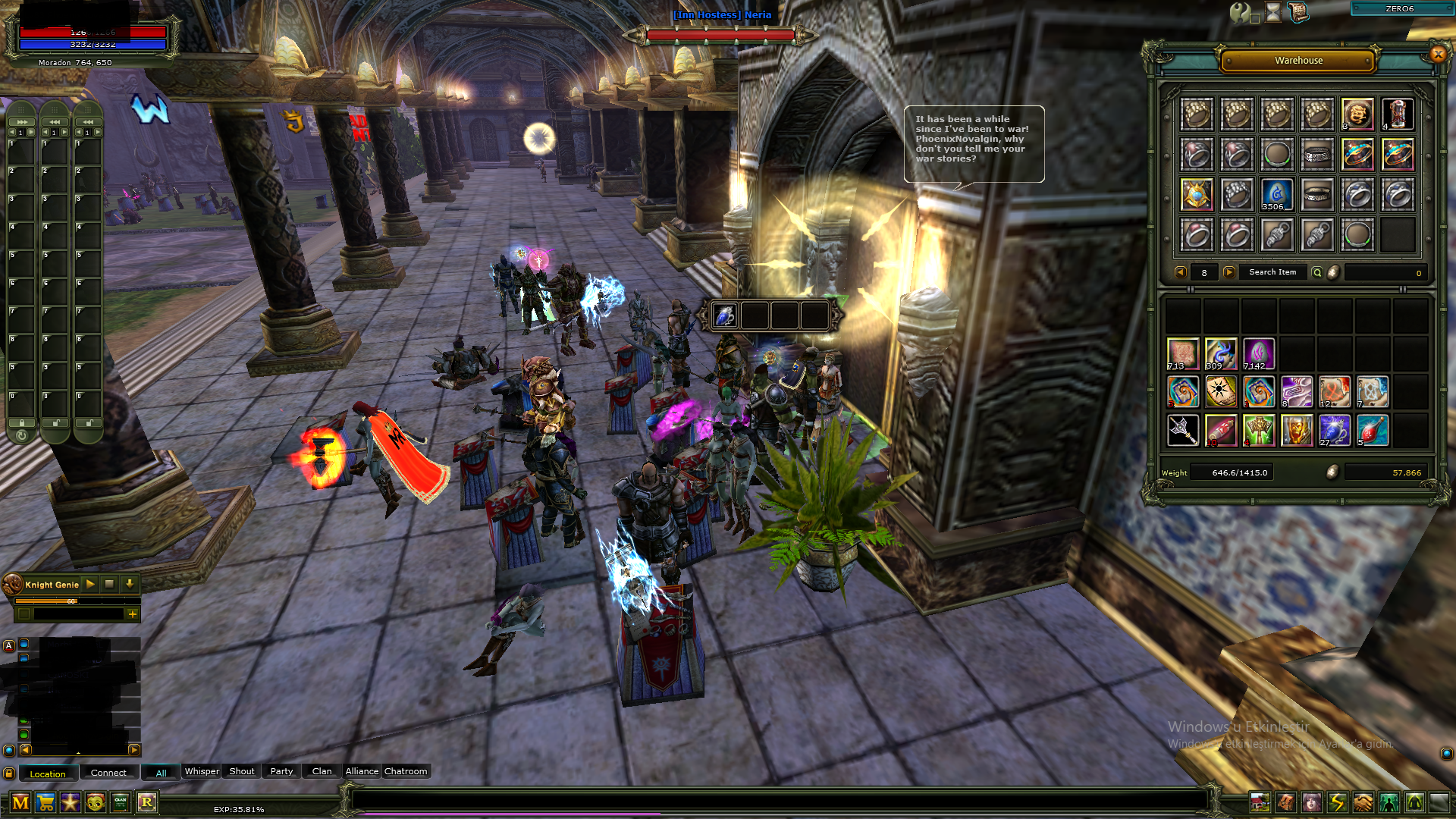Expand the Knight Genie list with the plus
Viewport: 1456px width, 819px height.
pos(133,615)
